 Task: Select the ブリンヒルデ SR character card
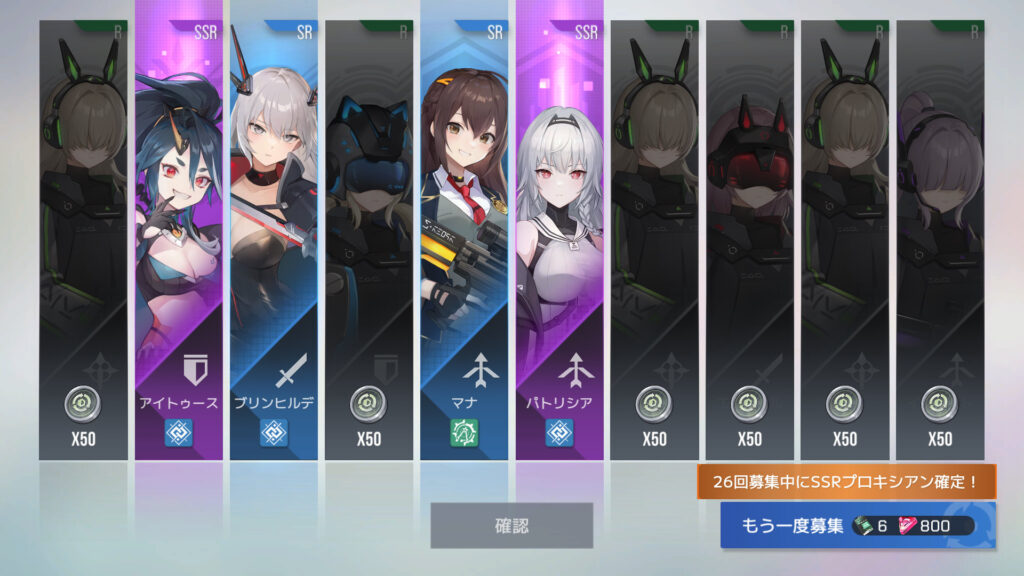click(x=274, y=240)
